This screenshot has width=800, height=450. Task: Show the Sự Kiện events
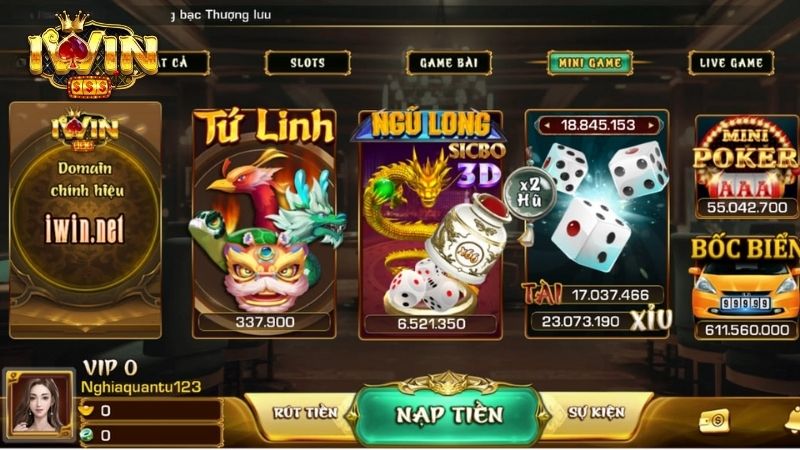(596, 412)
